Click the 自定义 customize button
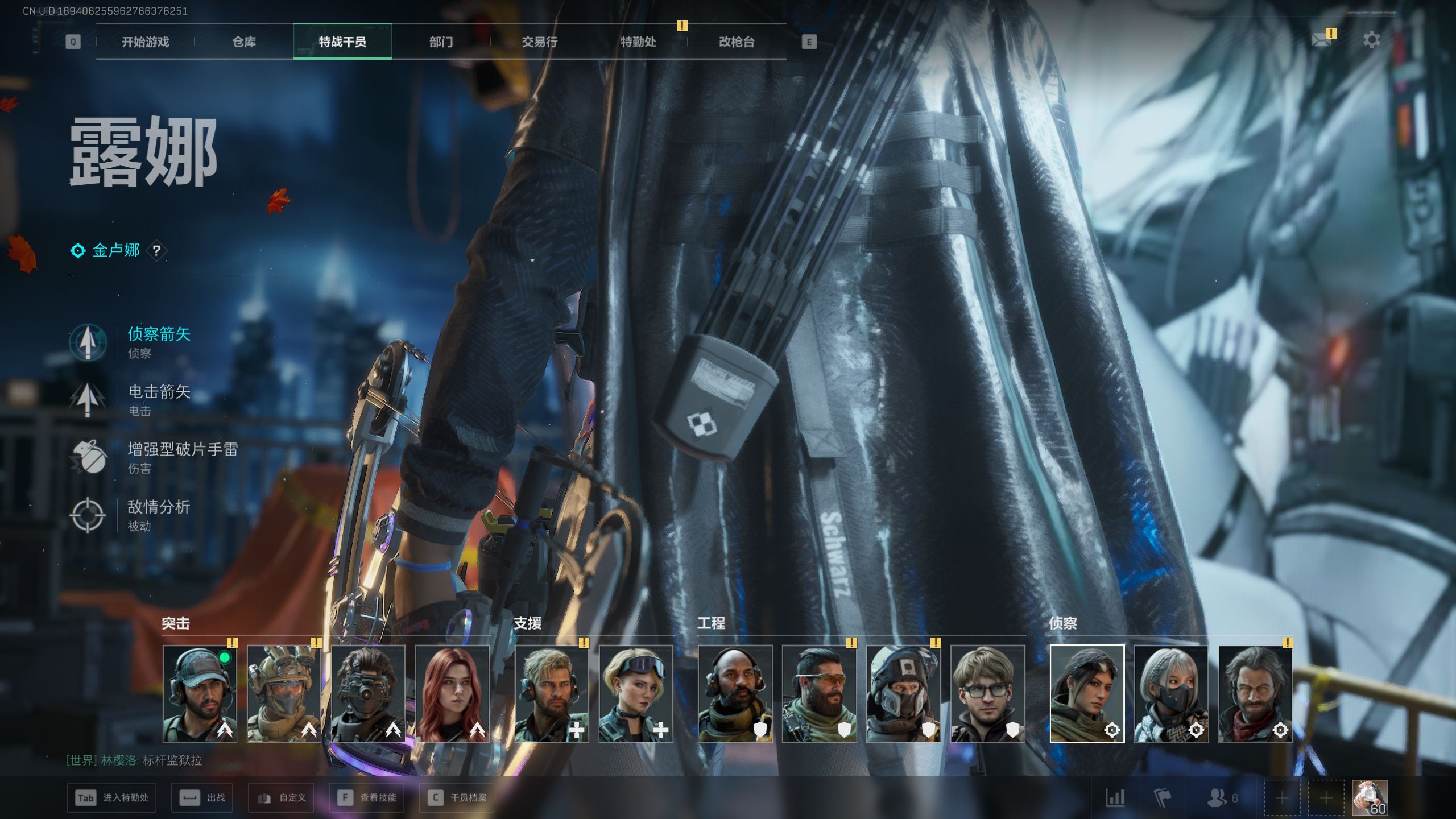1456x819 pixels. tap(281, 798)
